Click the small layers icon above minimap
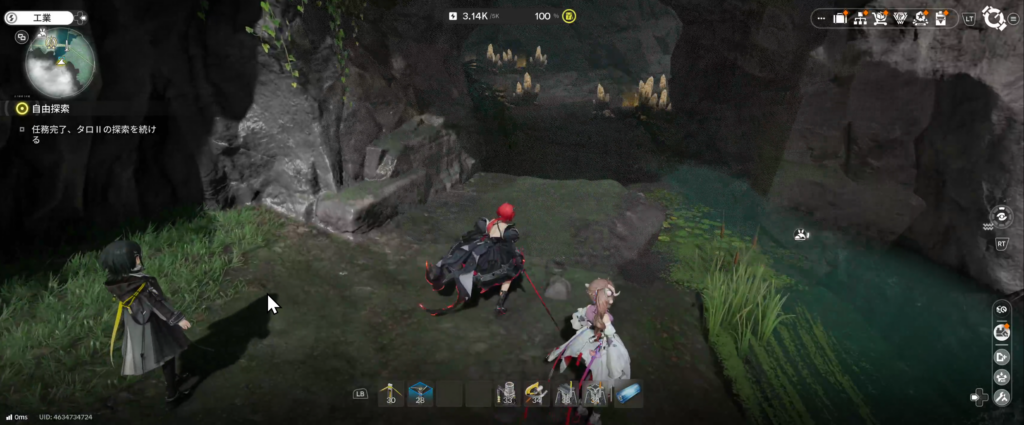 pos(22,37)
